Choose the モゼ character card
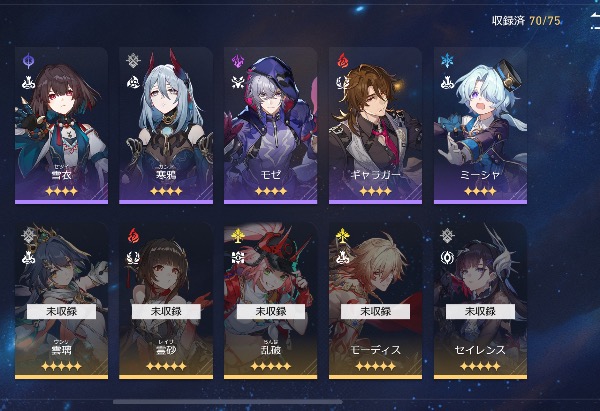Image resolution: width=600 pixels, height=411 pixels. [x=271, y=124]
